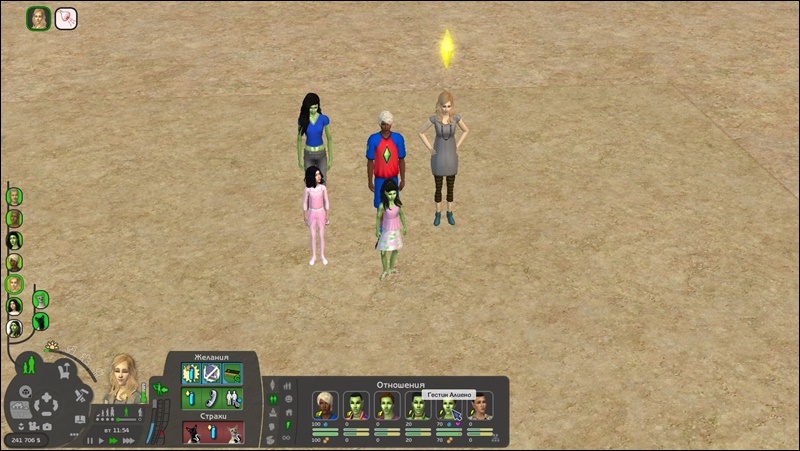Click the white-haired sim's relationship portrait

[x=325, y=405]
